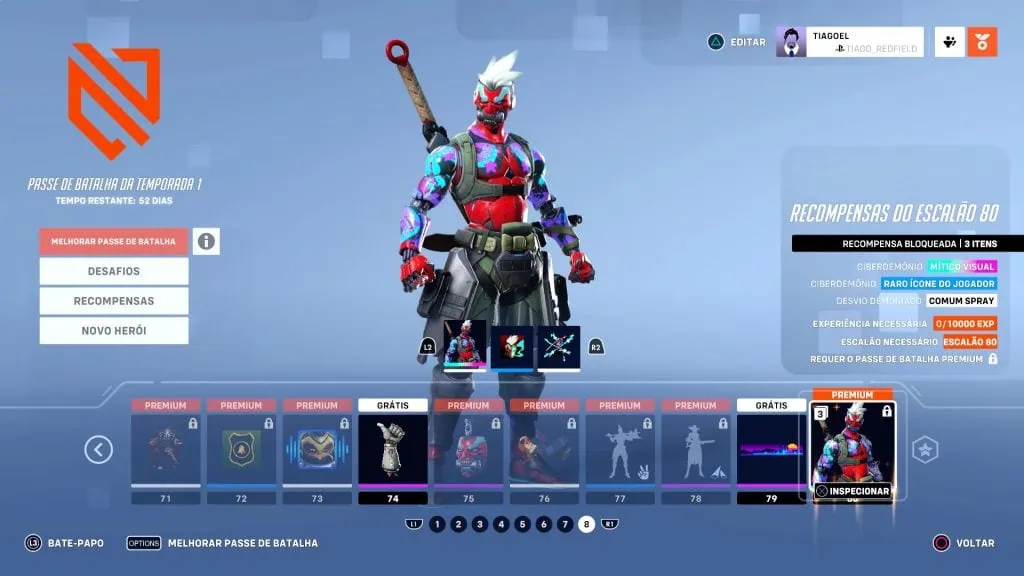Screen dimensions: 1024x576
Task: Select the tier 75 red mask reward
Action: [468, 450]
